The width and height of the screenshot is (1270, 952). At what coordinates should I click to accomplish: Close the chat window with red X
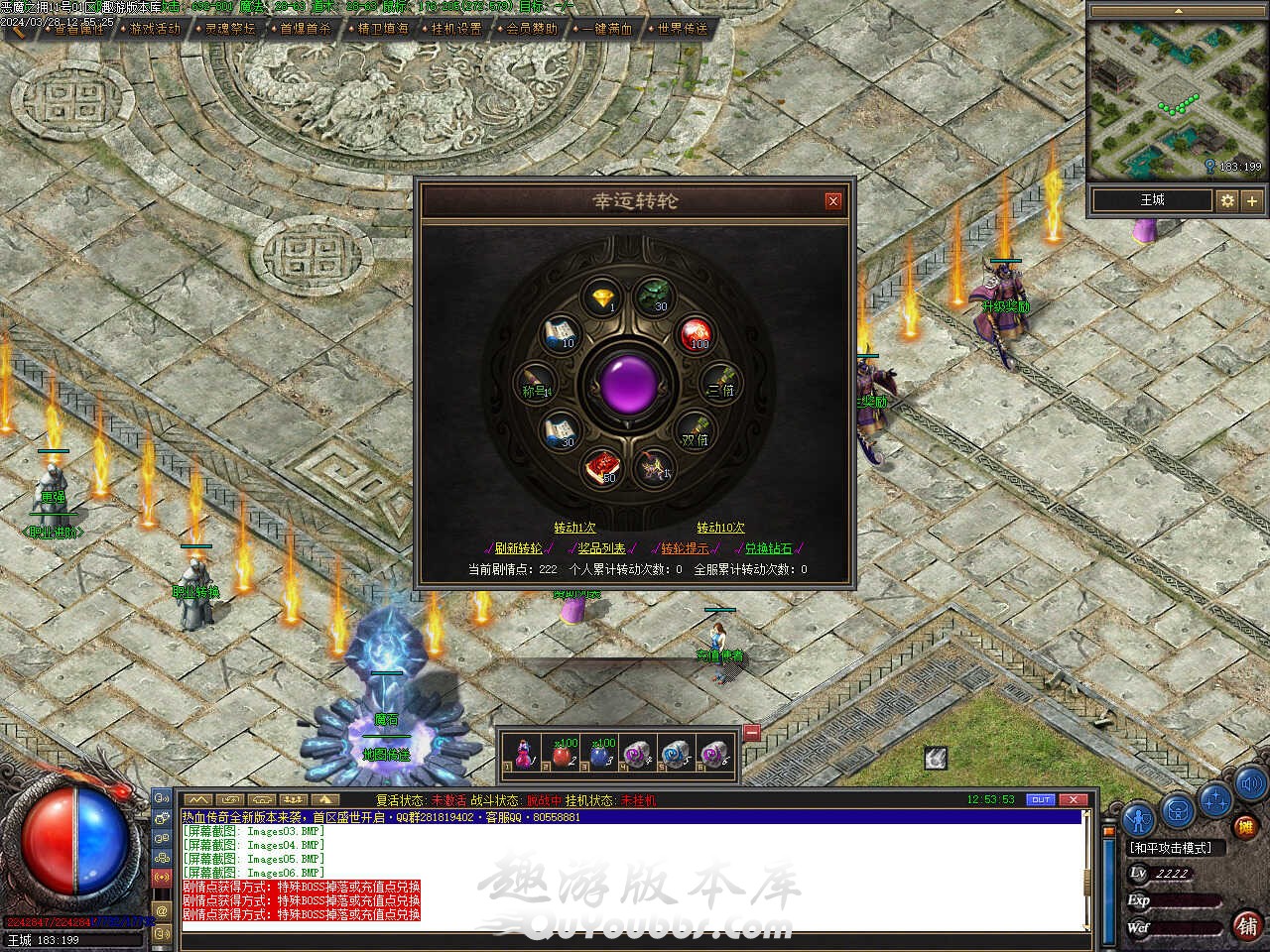[1074, 799]
